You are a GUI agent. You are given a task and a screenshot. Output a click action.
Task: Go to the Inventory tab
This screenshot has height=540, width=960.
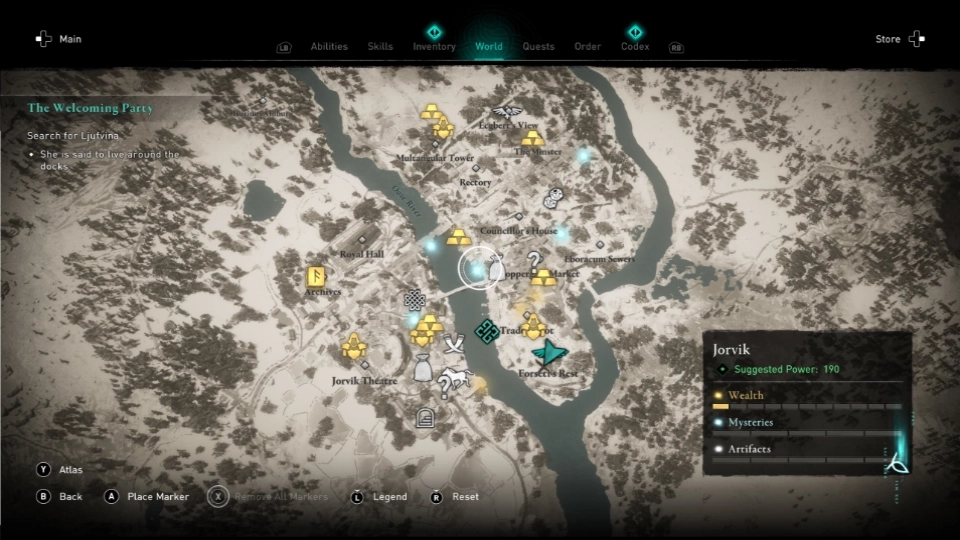[x=434, y=46]
